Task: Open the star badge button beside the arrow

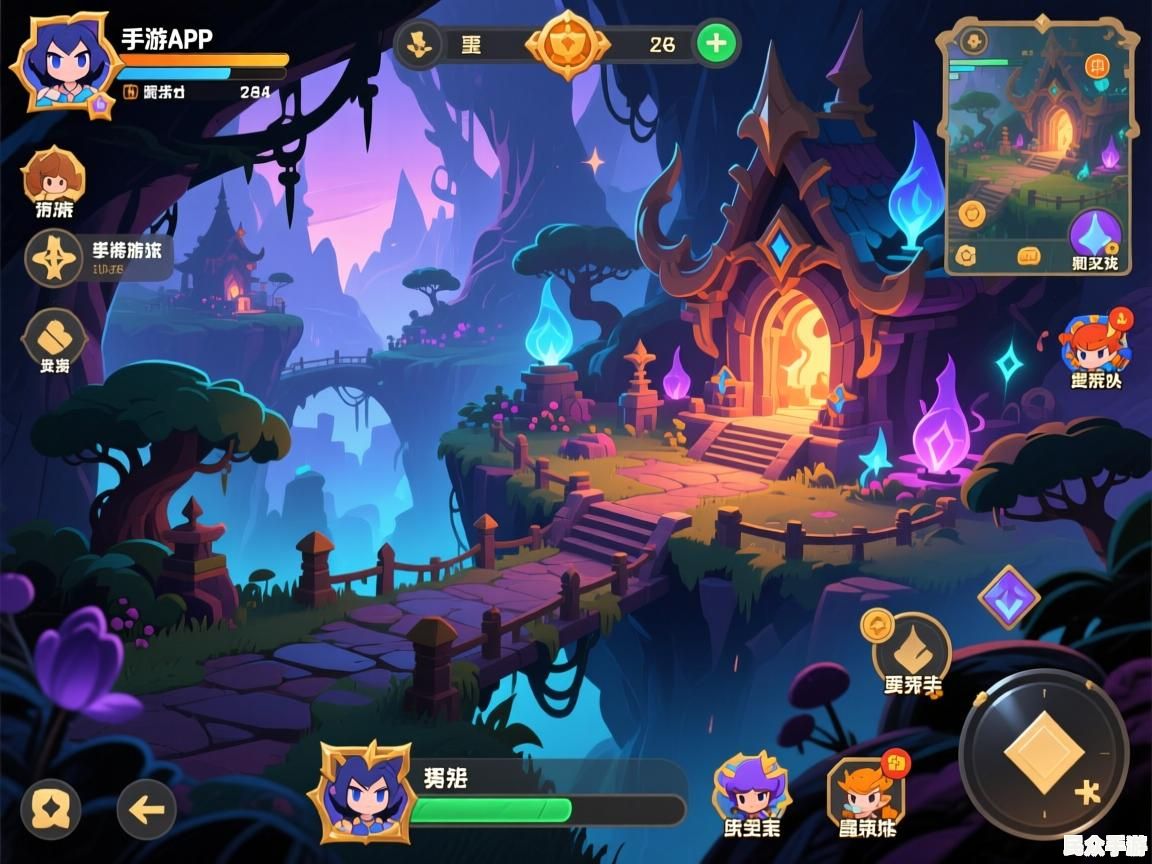Action: click(51, 808)
